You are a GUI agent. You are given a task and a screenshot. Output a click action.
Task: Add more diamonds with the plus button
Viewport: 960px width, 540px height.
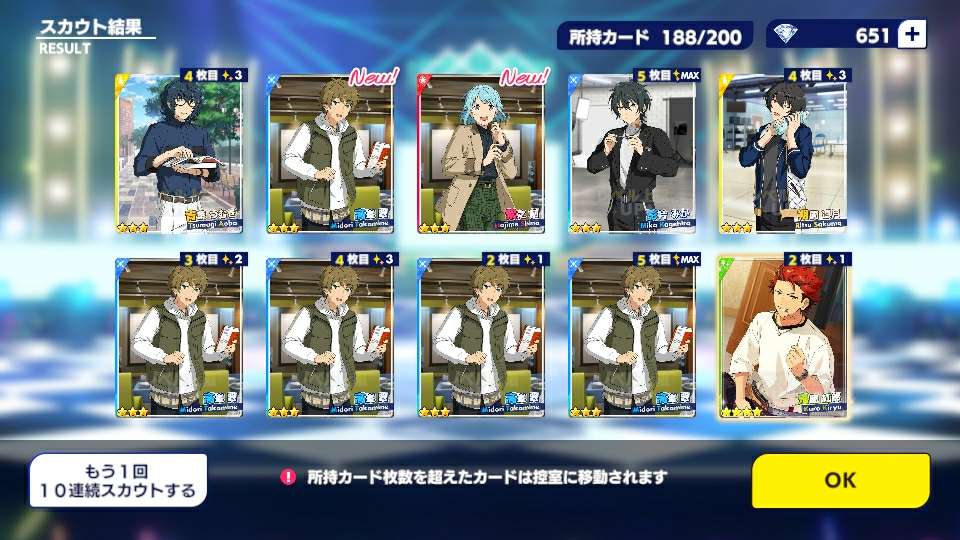911,35
